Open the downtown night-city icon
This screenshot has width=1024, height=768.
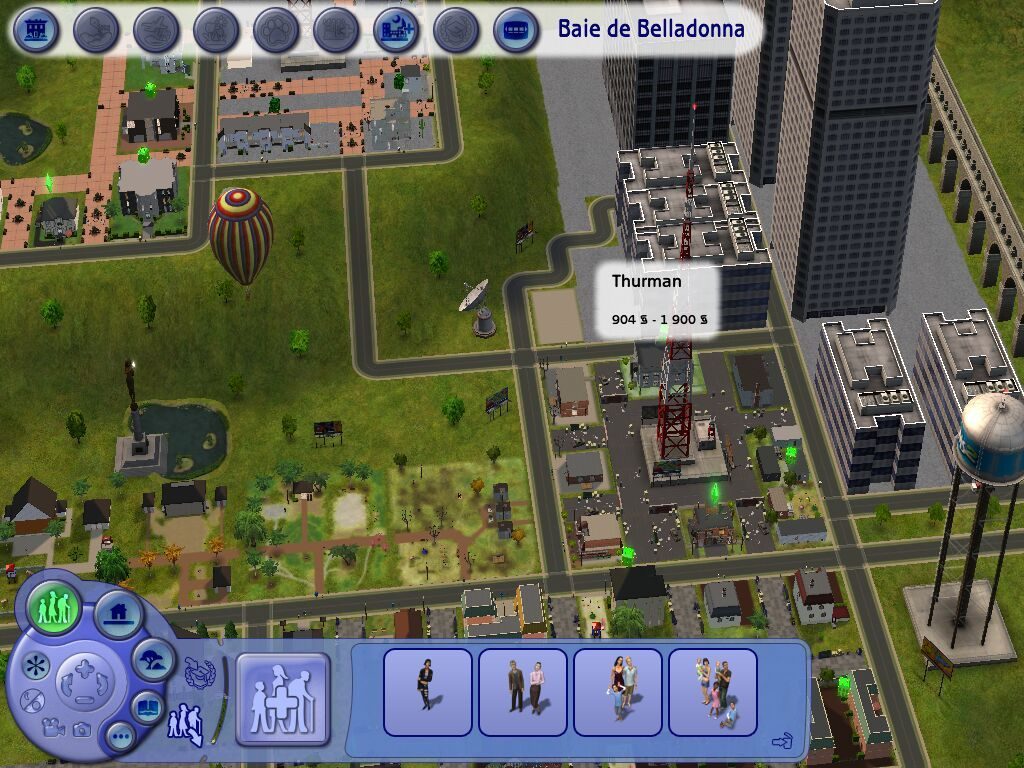[396, 30]
